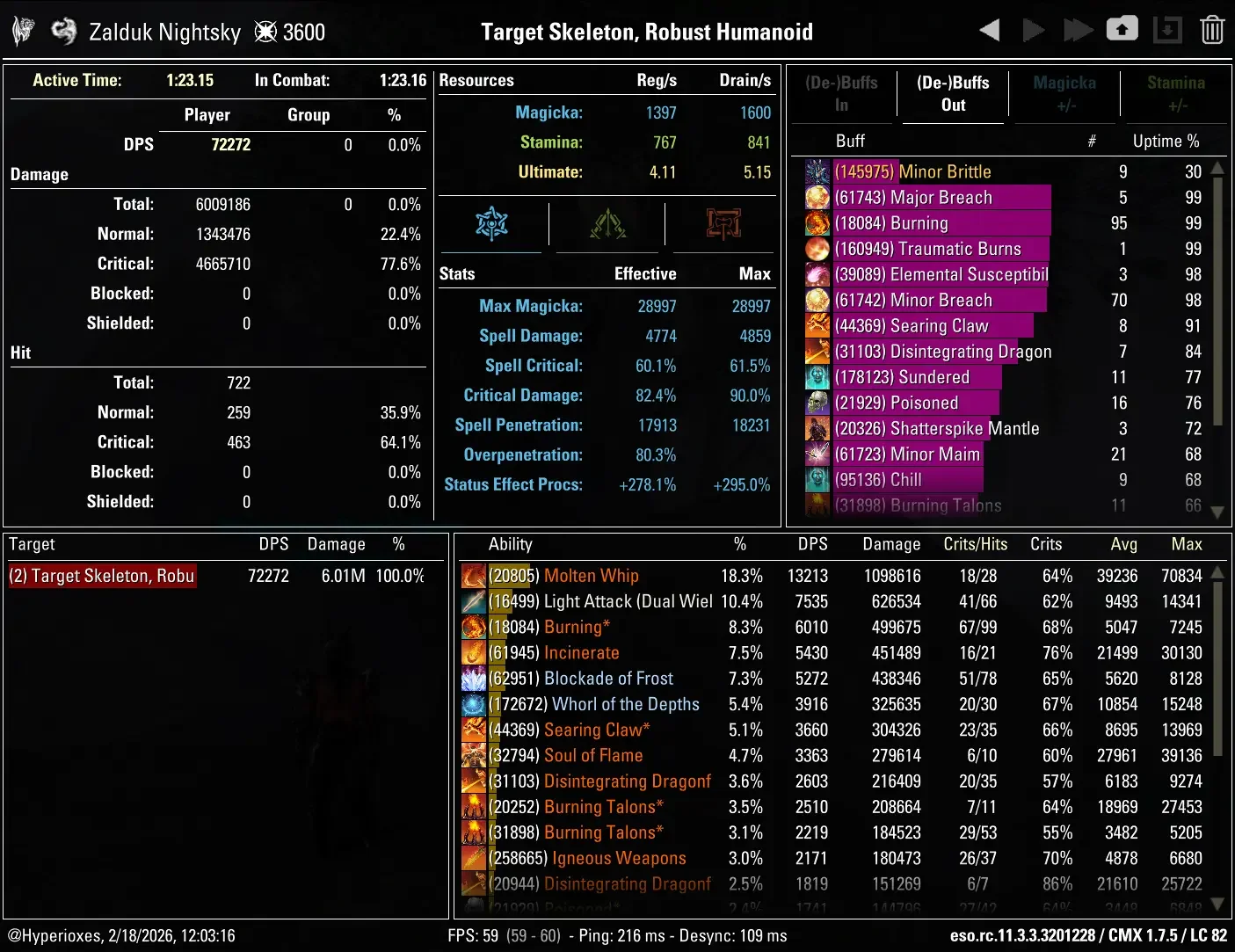Select the orange weapon damage stats icon
Screen dimensions: 1235x952
coord(722,224)
